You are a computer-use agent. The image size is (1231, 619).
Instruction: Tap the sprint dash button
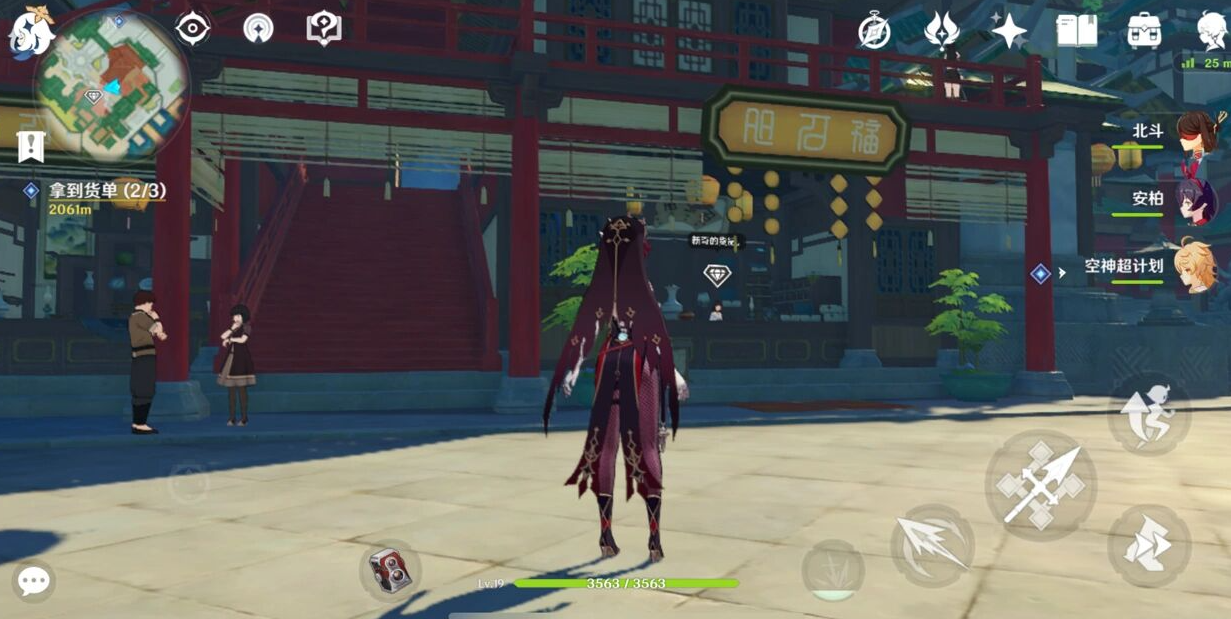click(1148, 545)
